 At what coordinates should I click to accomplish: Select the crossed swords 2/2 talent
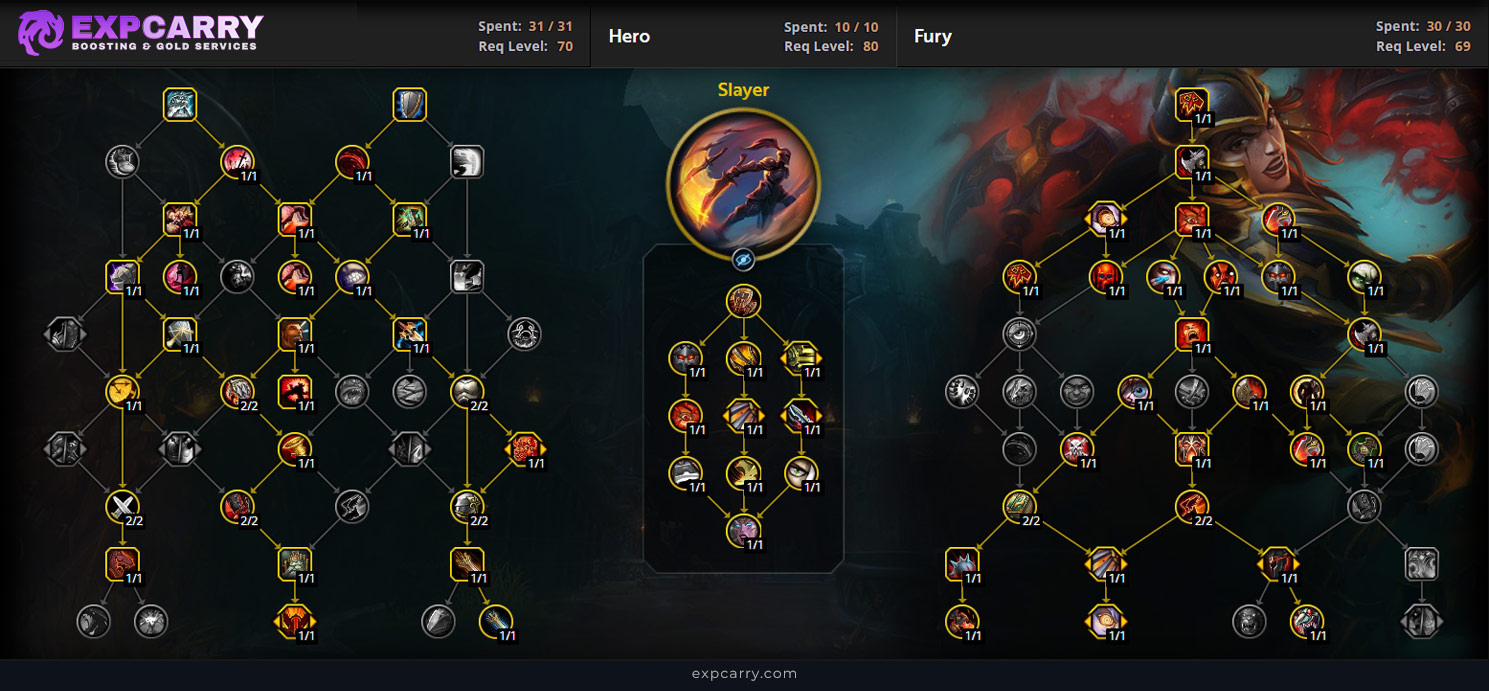coord(122,507)
